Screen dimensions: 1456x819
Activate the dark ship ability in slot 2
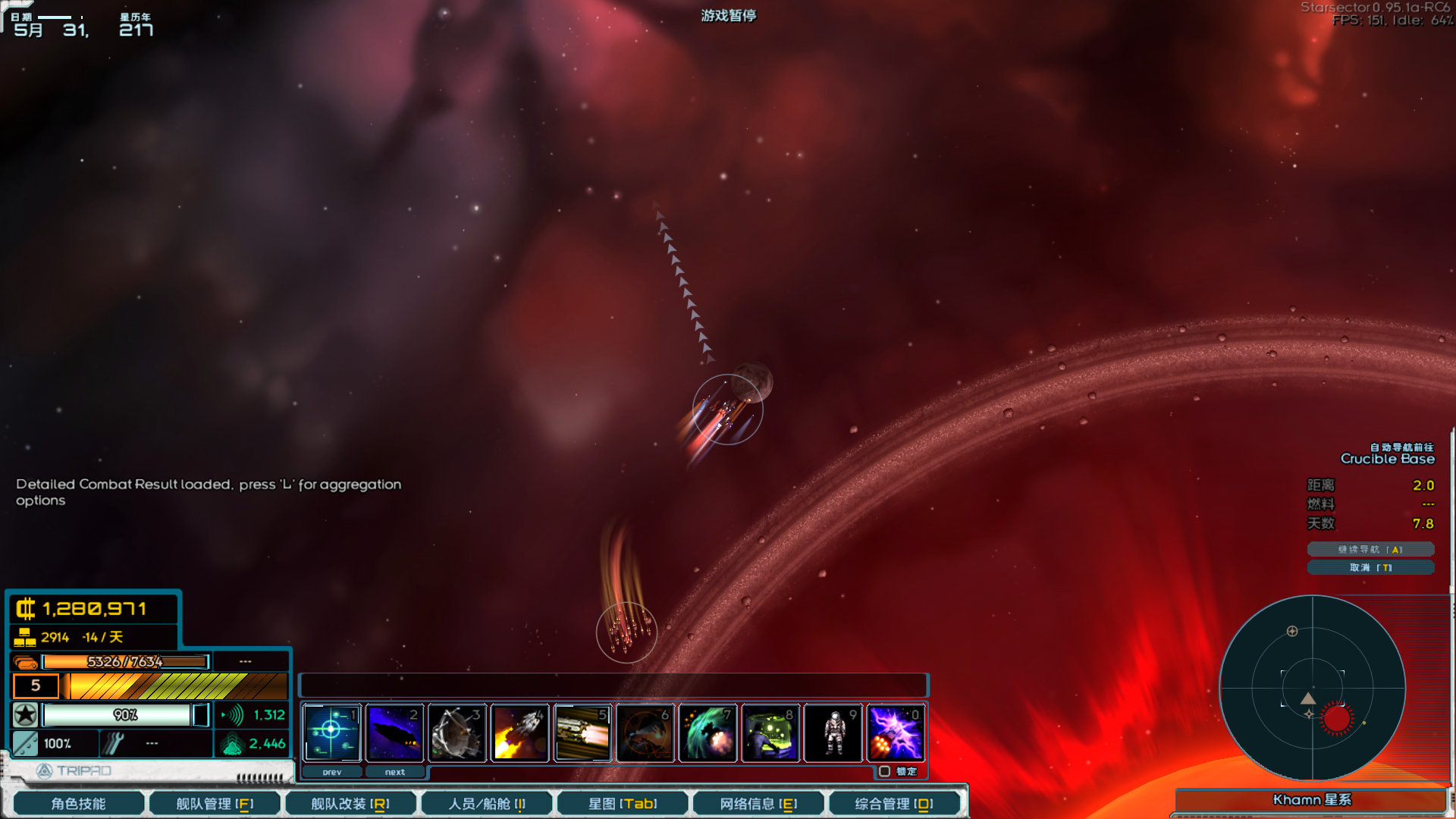394,733
